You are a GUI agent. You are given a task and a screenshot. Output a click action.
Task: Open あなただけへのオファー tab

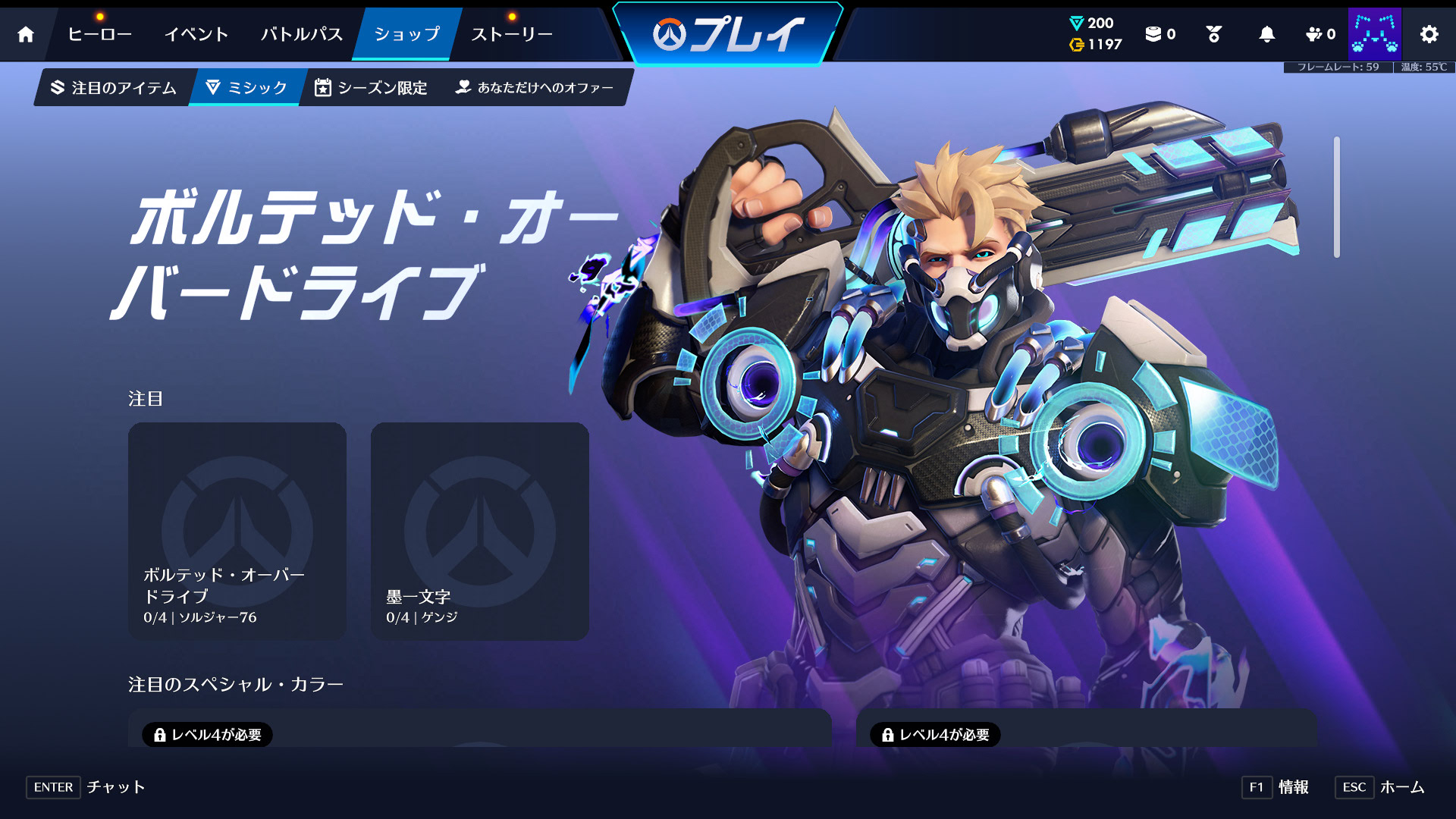point(535,88)
